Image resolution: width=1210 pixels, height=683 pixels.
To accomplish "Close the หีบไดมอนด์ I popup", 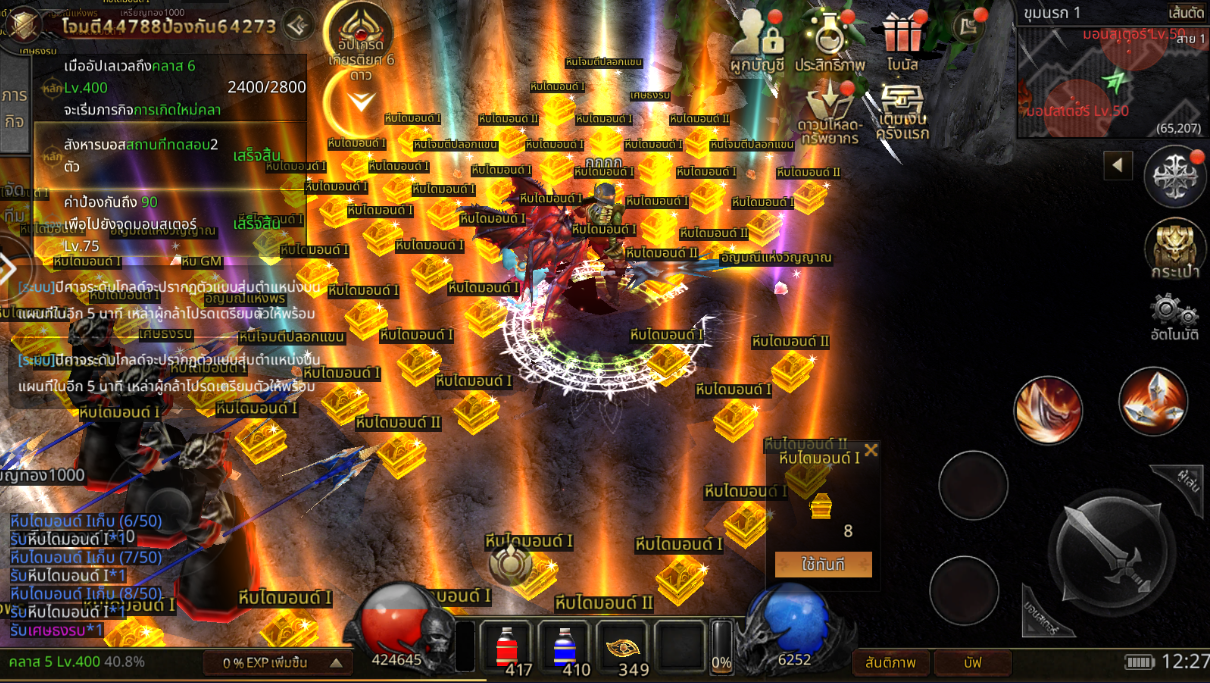I will pos(871,450).
